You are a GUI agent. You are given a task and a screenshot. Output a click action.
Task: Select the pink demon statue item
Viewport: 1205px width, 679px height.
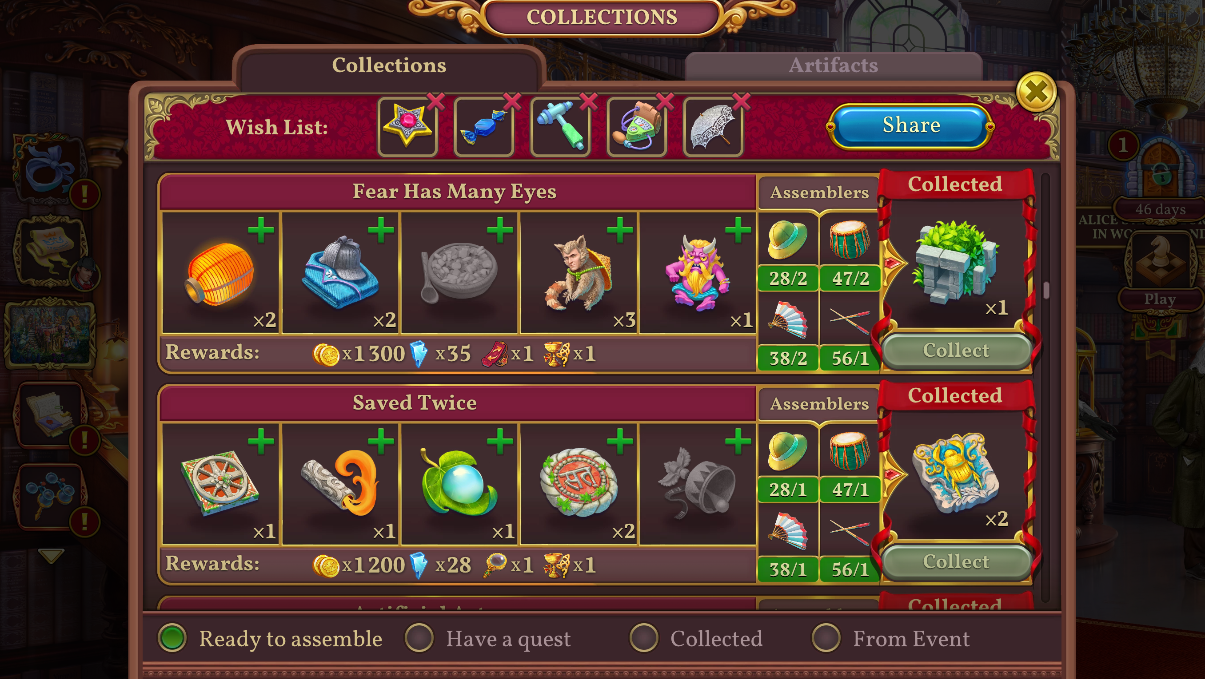(x=696, y=274)
